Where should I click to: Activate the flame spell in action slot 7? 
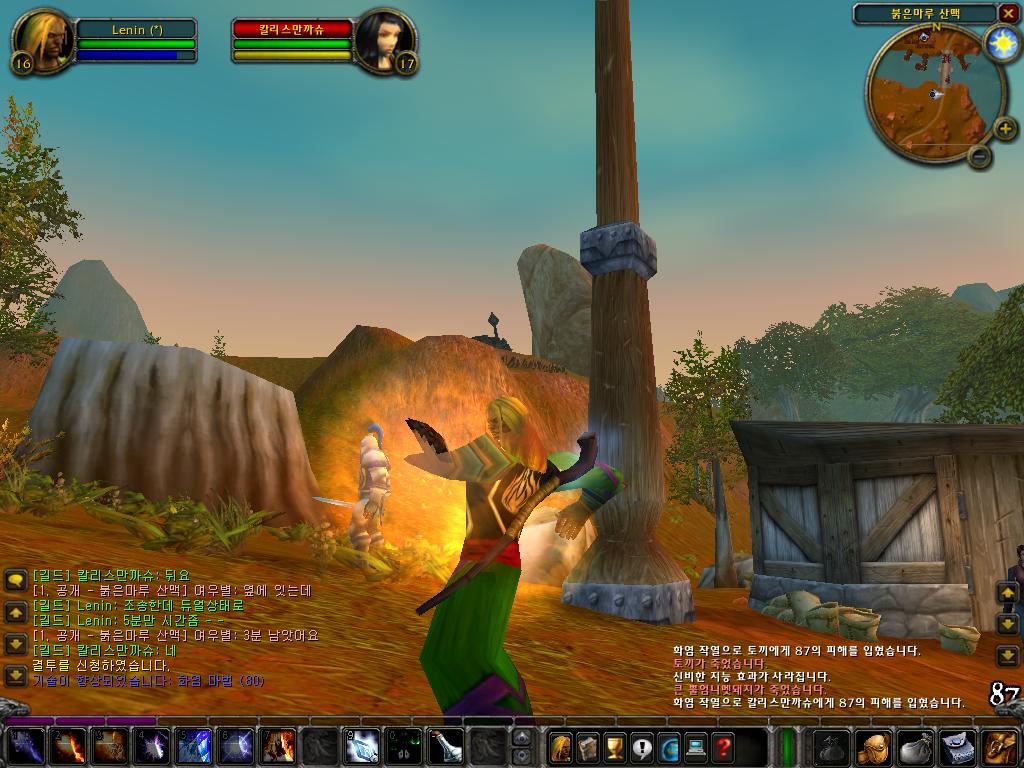coord(277,747)
